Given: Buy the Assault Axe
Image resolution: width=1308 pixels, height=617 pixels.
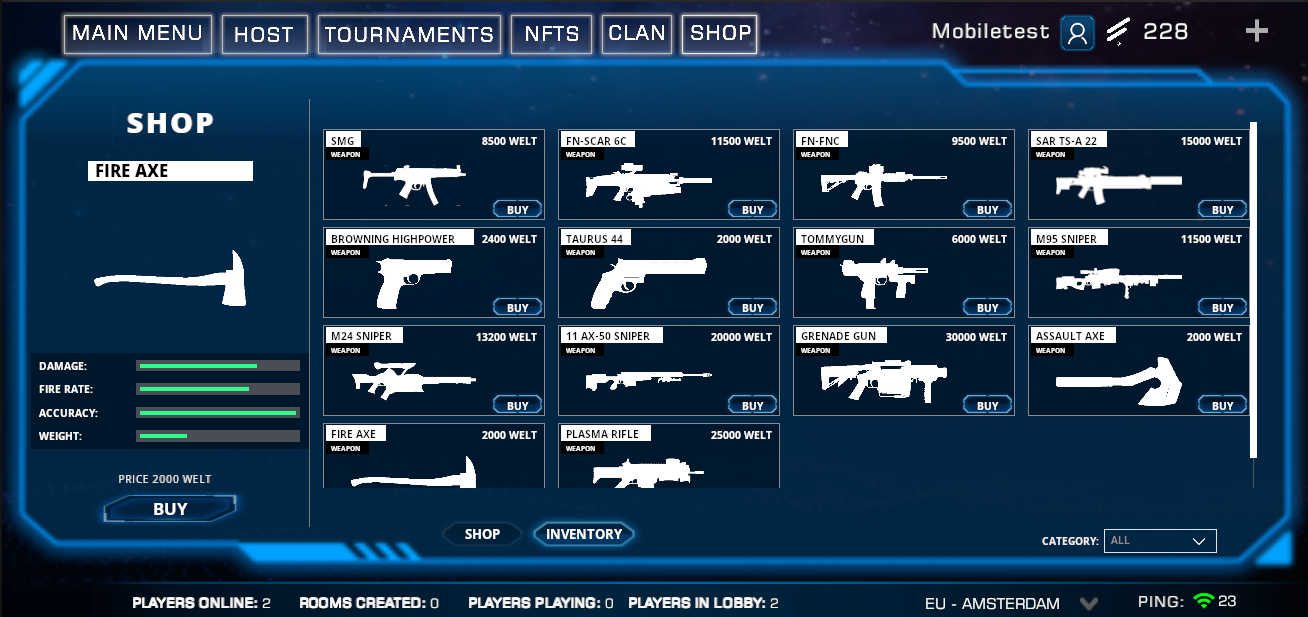Looking at the screenshot, I should [x=1223, y=406].
